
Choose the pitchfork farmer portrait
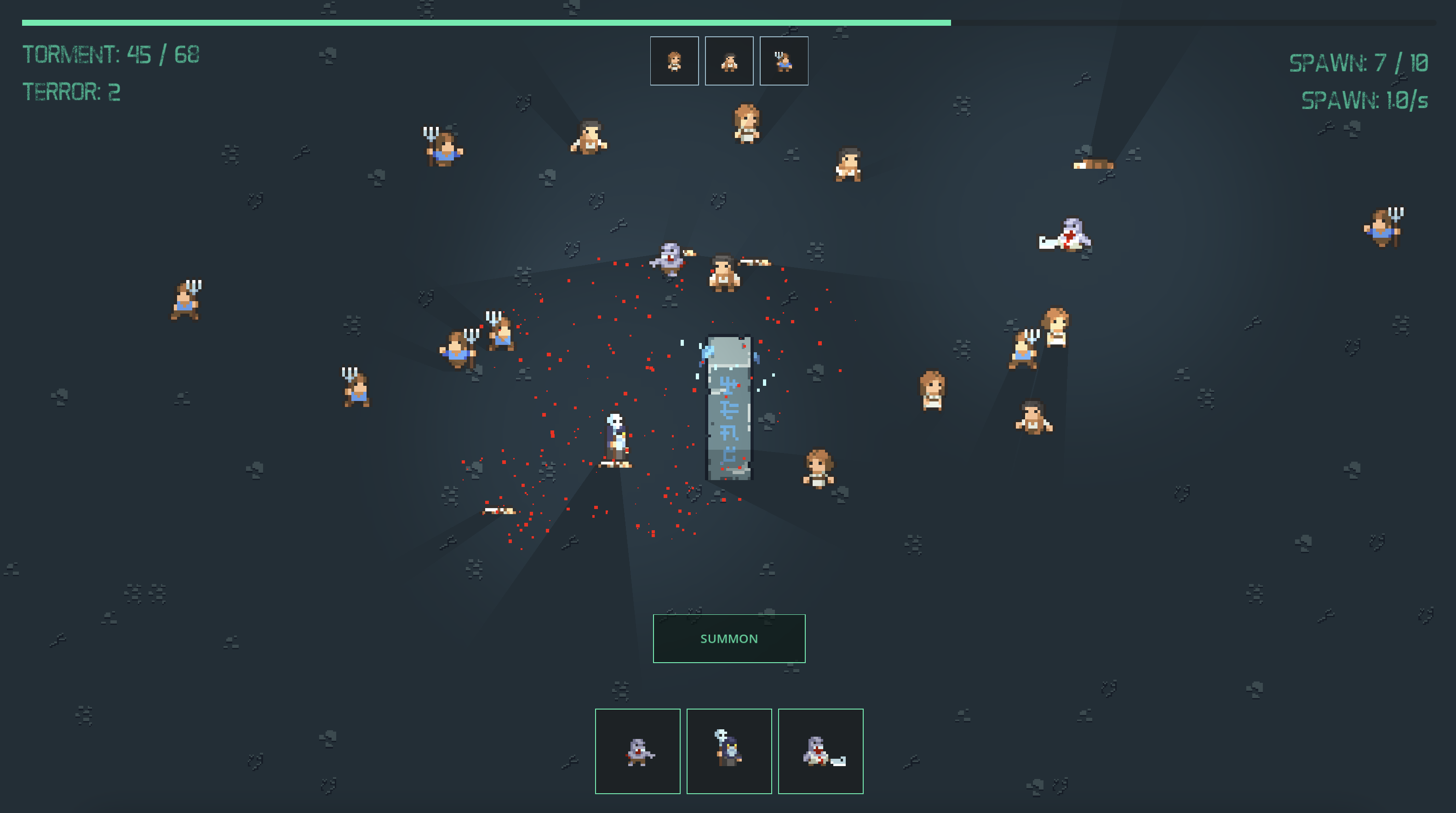(784, 61)
